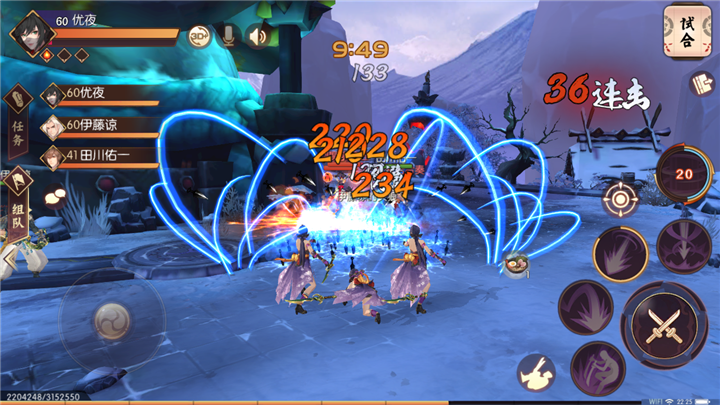Open the scroll log icon below 试合

point(700,84)
